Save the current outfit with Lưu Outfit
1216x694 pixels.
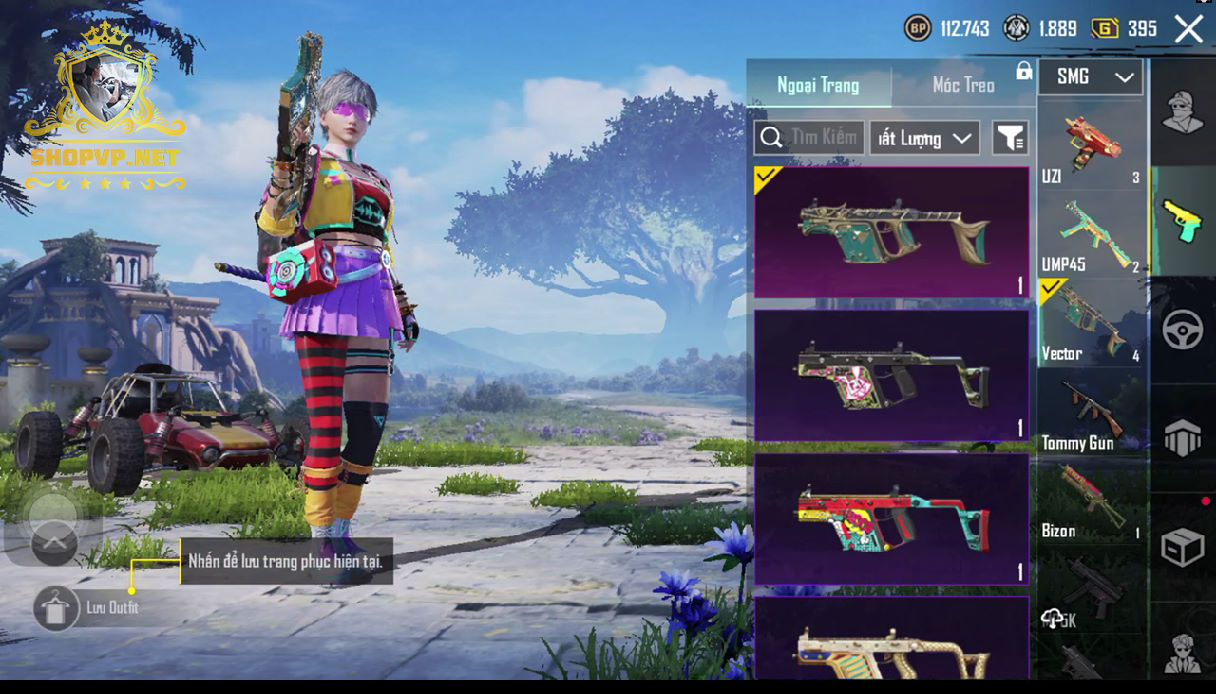(x=57, y=608)
